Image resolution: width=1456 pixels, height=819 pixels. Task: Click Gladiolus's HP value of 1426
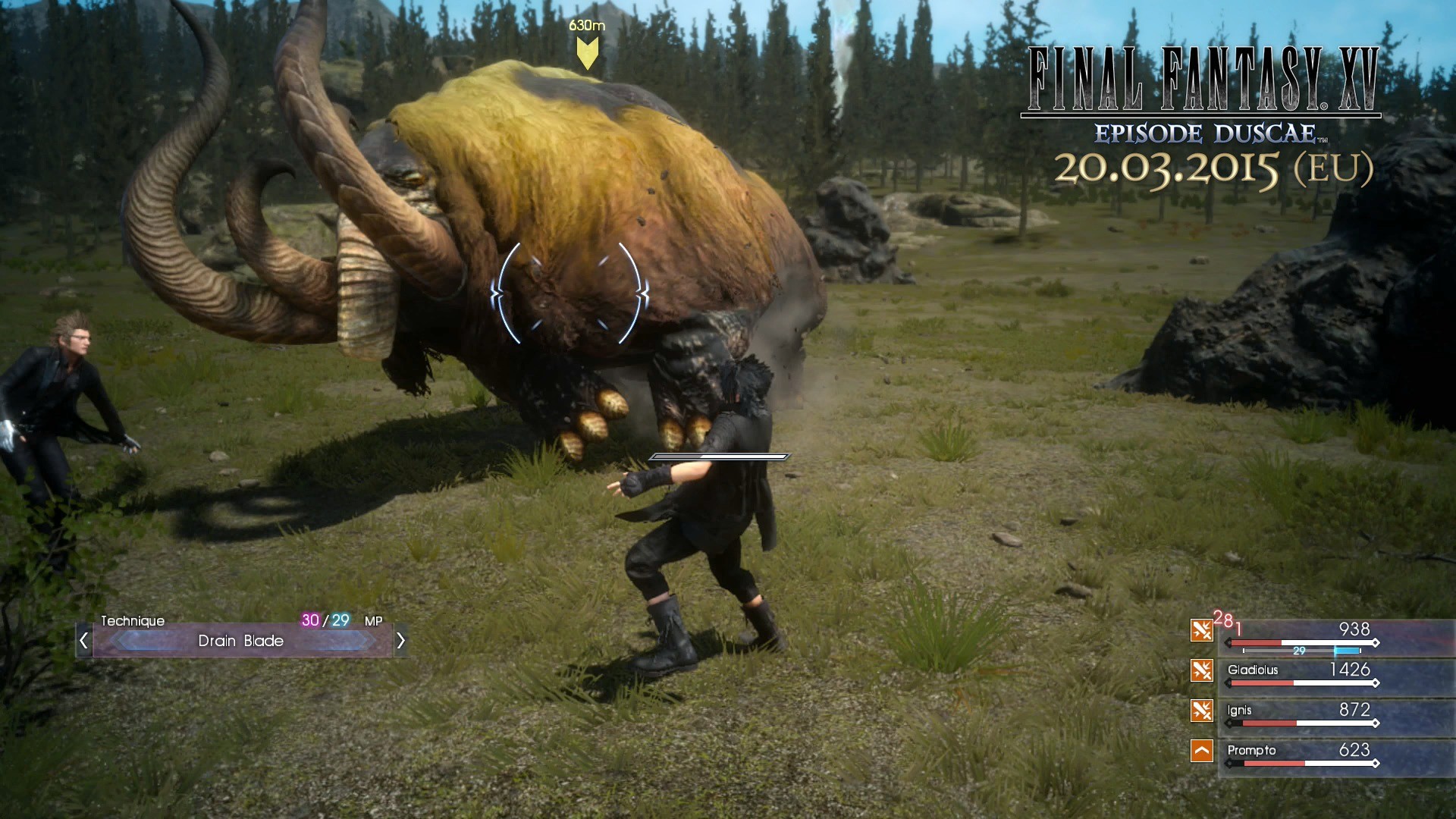pyautogui.click(x=1351, y=670)
